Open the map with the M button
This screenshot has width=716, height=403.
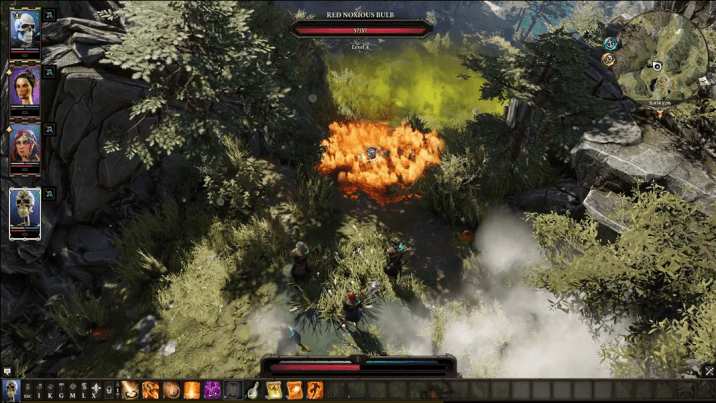click(x=73, y=390)
